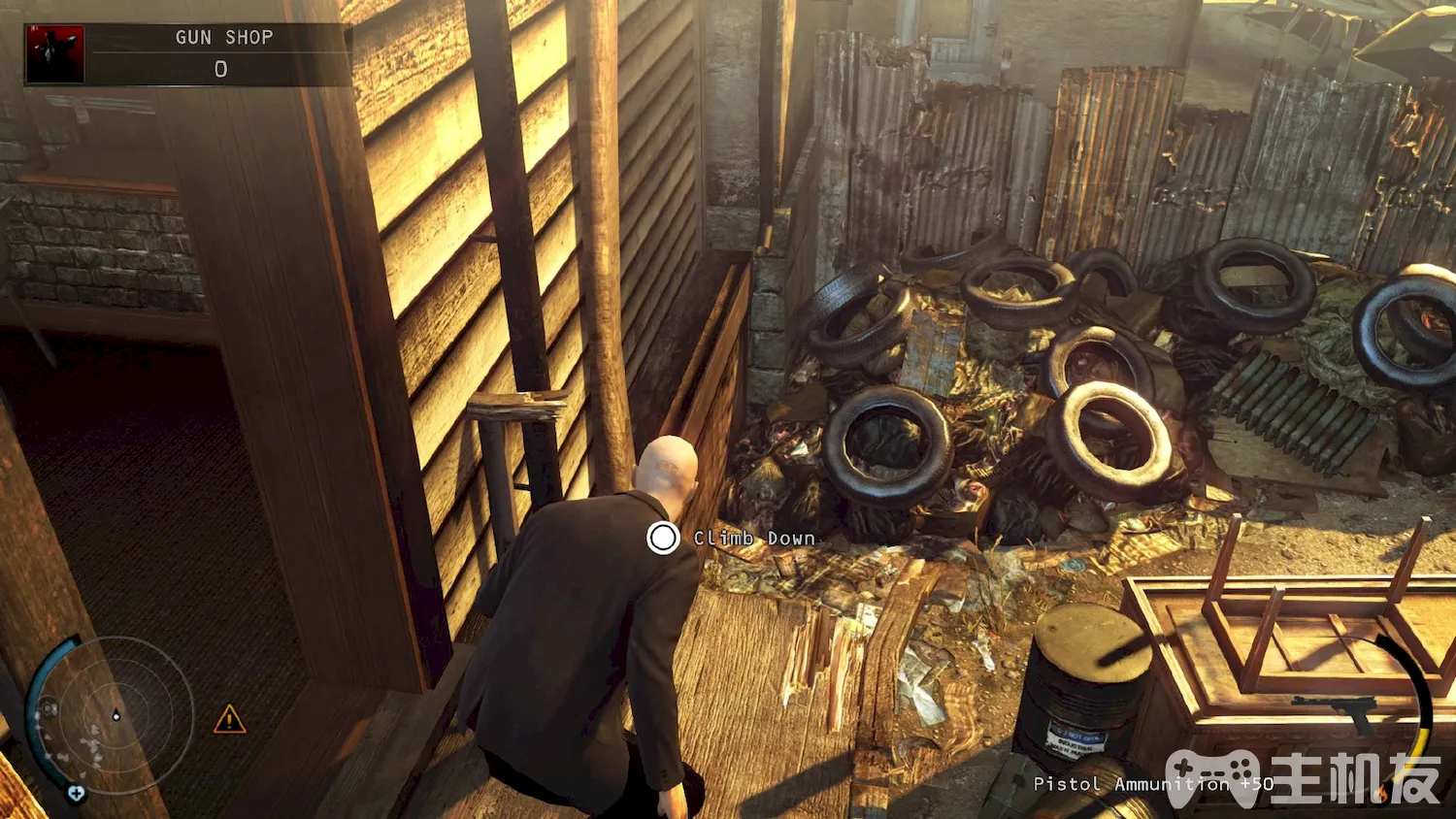1456x819 pixels.
Task: Click the health cross icon below the minimap
Action: click(x=76, y=794)
